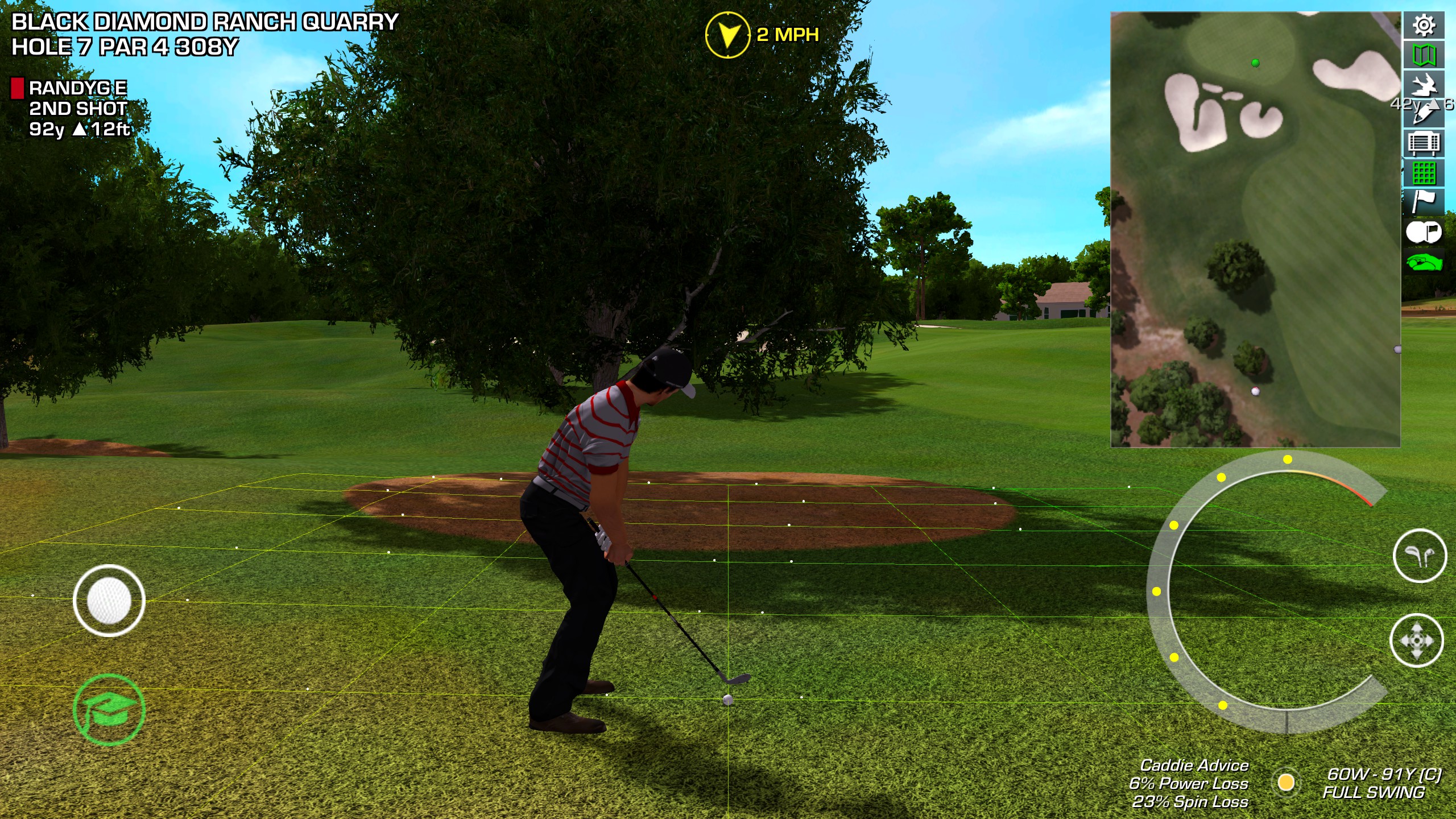Click the green golf glove icon

click(1424, 263)
